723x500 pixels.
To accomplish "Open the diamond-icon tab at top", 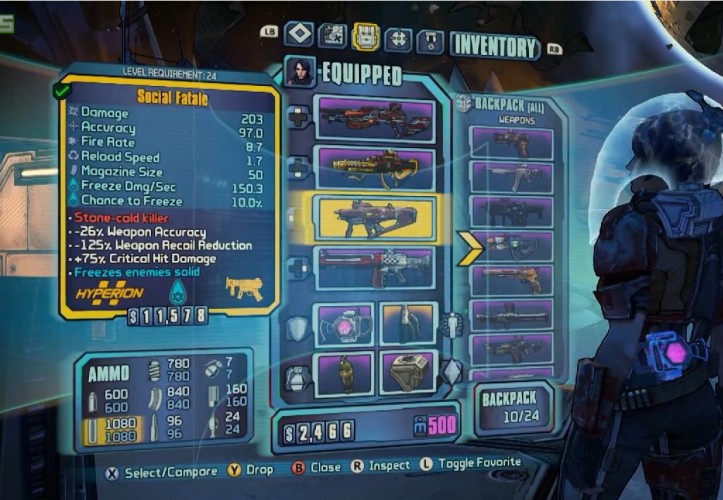I will 299,36.
